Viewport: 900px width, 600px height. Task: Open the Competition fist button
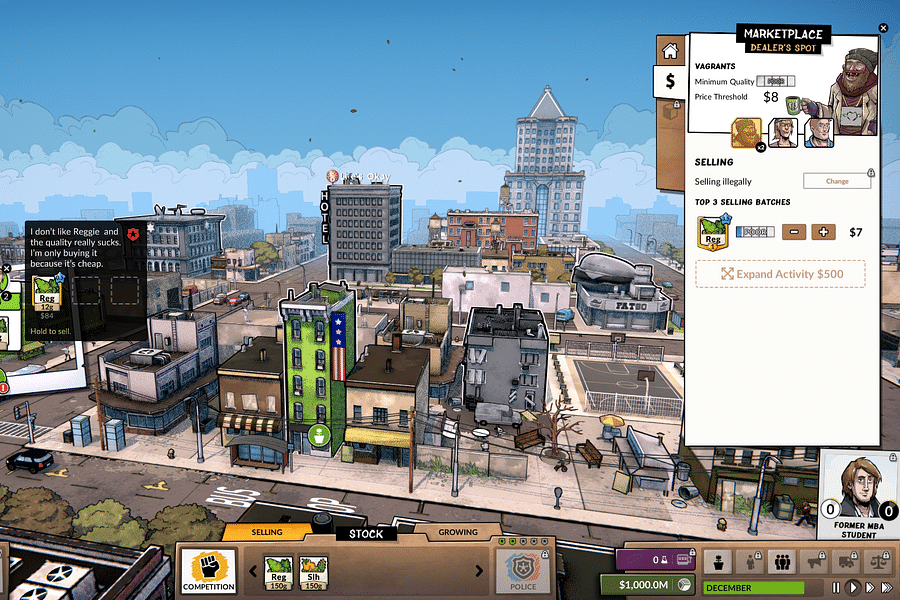208,571
